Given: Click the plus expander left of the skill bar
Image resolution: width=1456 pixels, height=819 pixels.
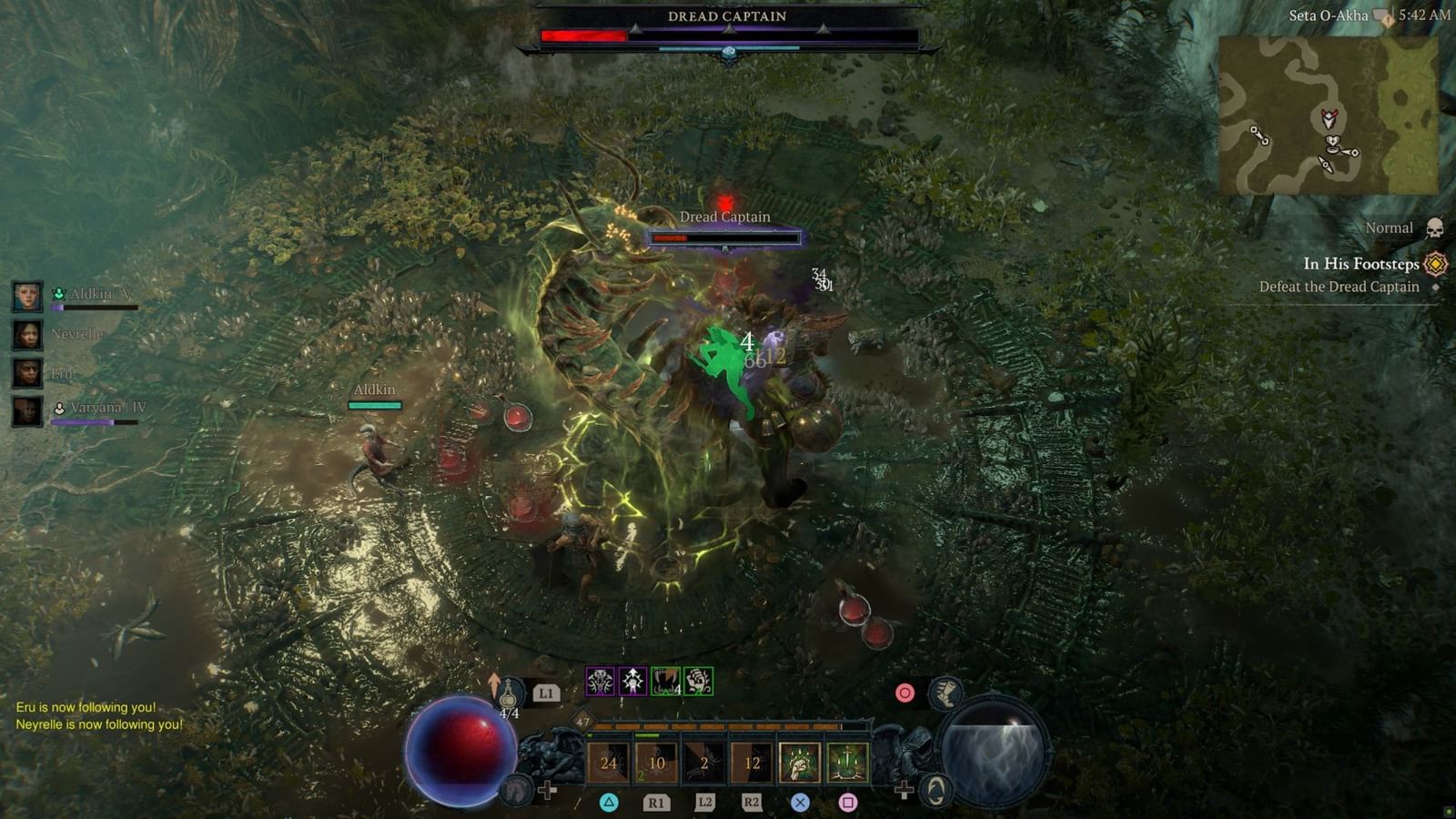Looking at the screenshot, I should tap(546, 789).
